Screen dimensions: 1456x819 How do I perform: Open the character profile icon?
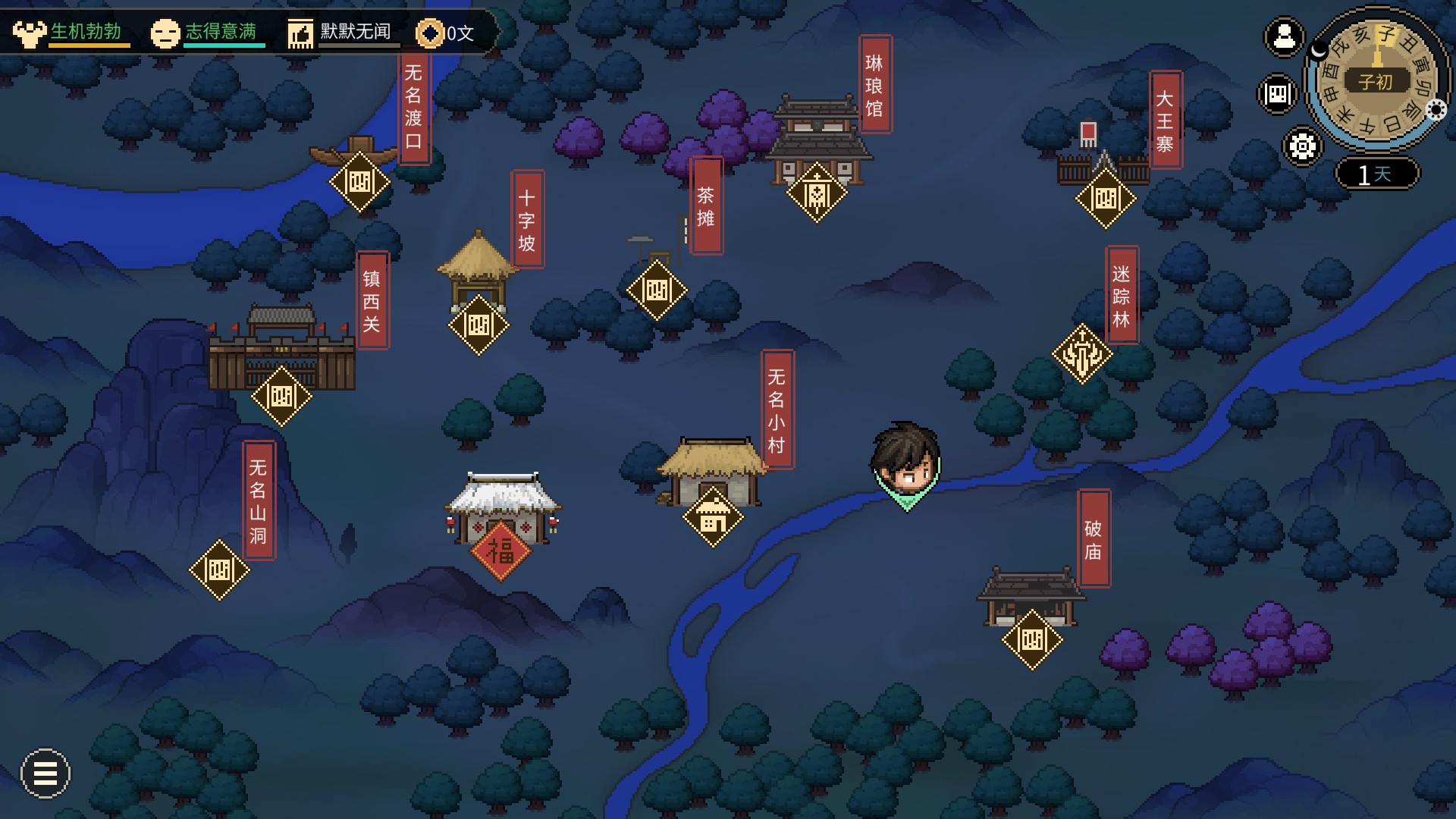pos(1284,36)
